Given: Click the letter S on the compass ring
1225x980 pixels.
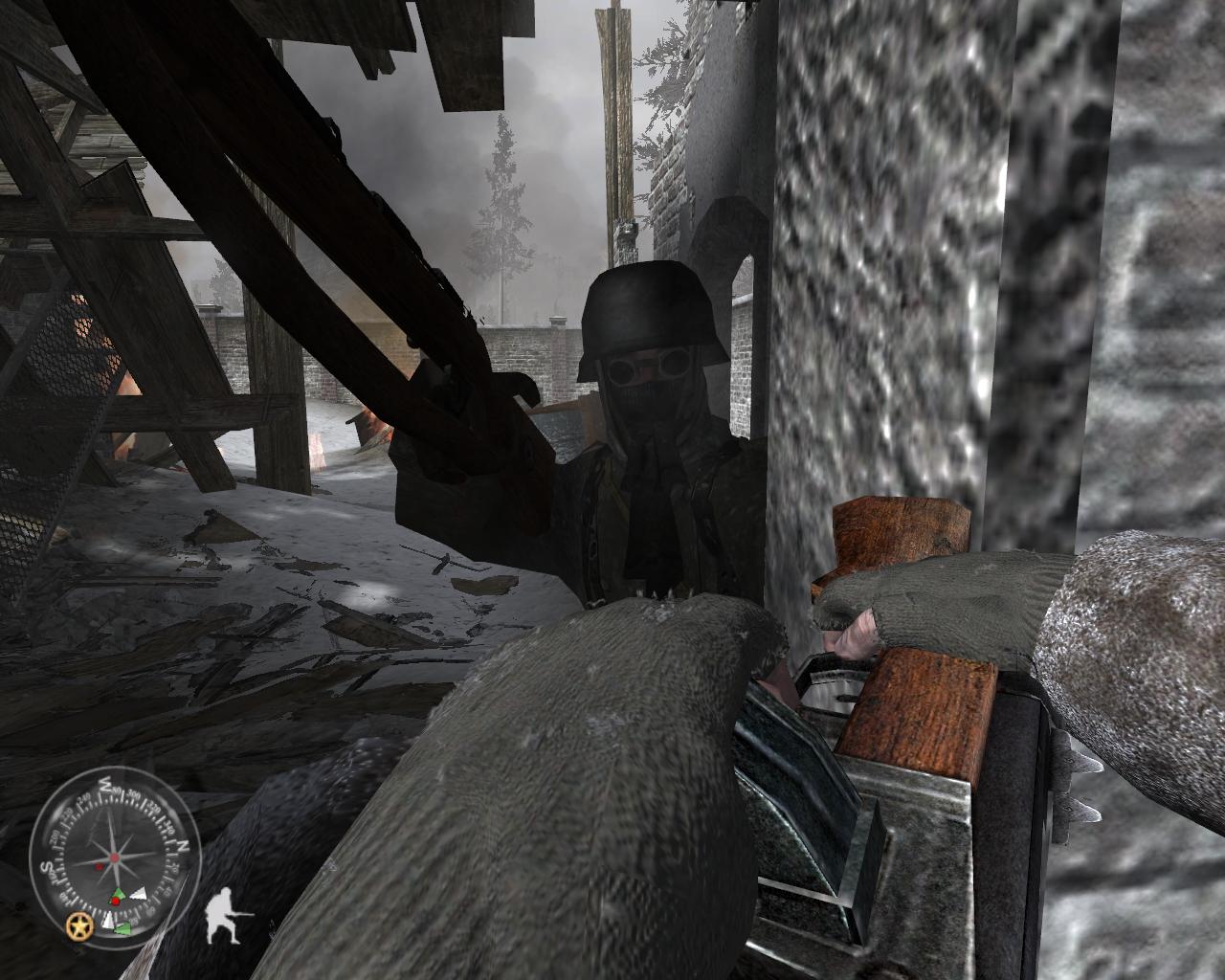Looking at the screenshot, I should pos(46,868).
